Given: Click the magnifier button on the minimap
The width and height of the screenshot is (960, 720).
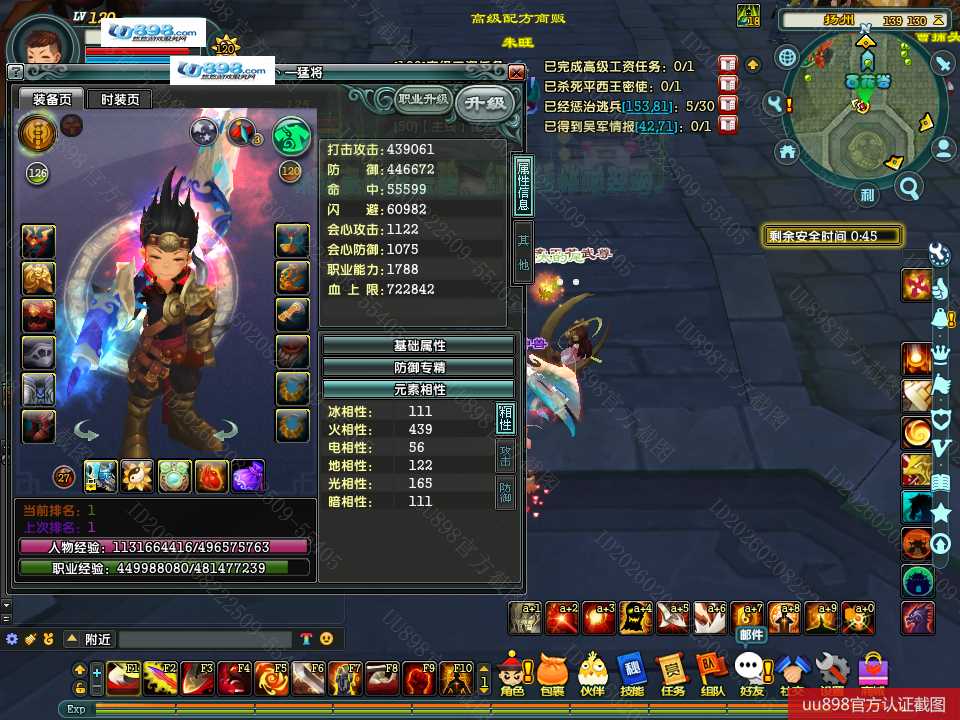Looking at the screenshot, I should pos(909,187).
